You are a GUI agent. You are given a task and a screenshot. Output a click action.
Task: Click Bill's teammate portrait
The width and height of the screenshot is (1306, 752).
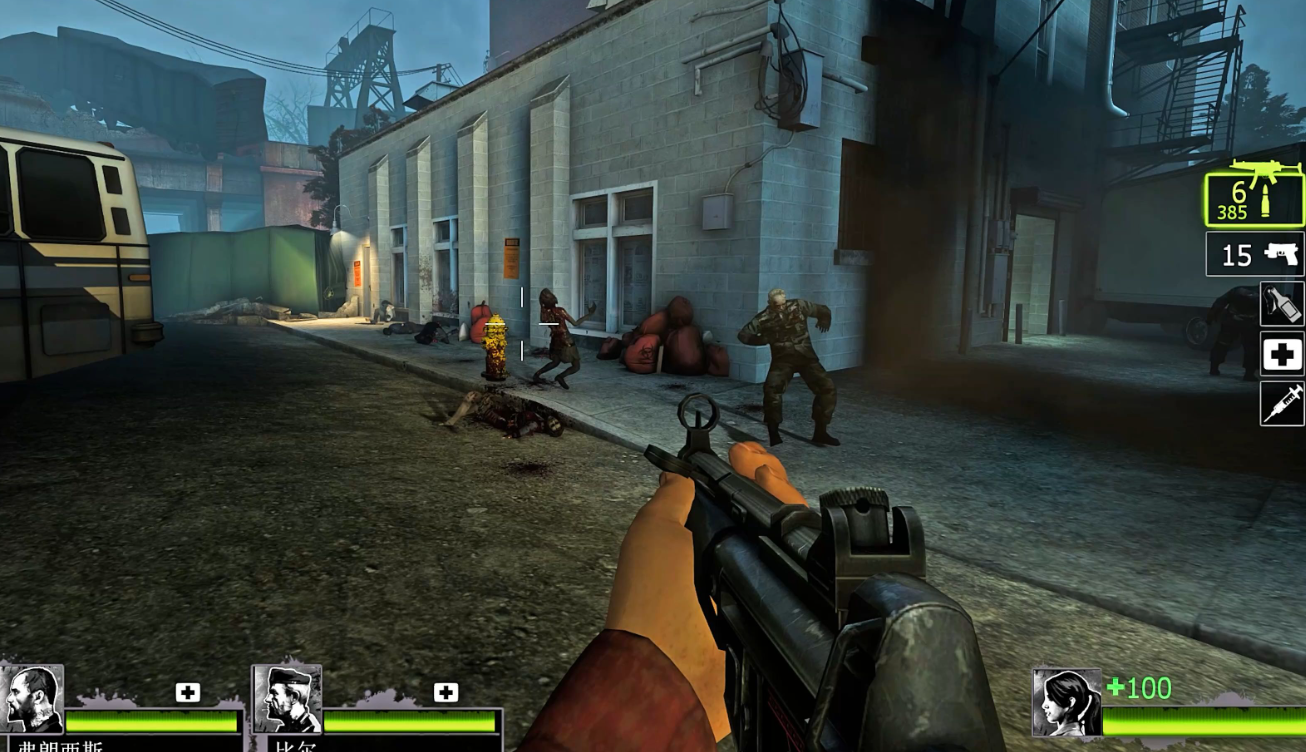(x=287, y=699)
